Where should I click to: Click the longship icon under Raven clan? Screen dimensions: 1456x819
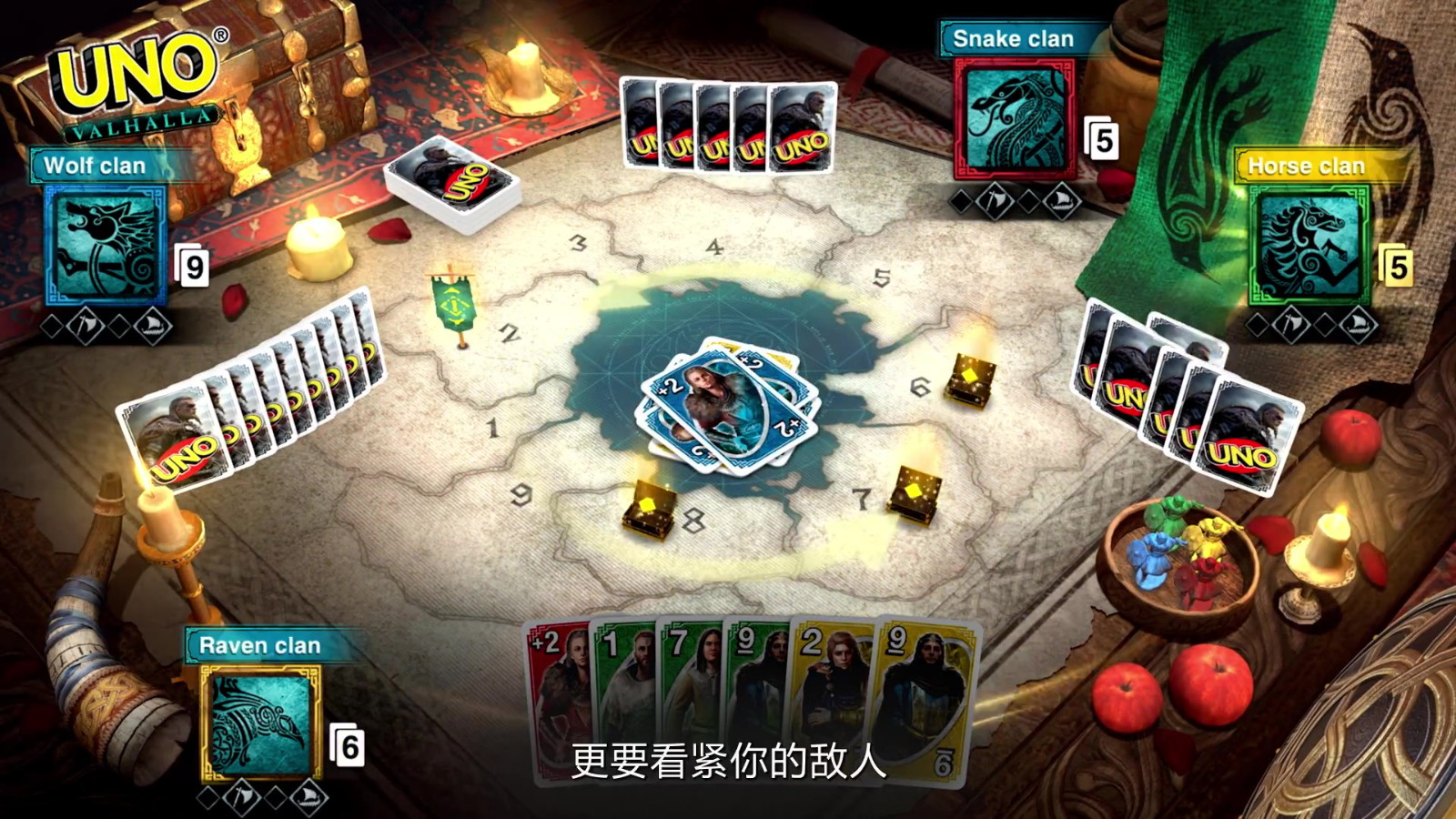click(308, 798)
